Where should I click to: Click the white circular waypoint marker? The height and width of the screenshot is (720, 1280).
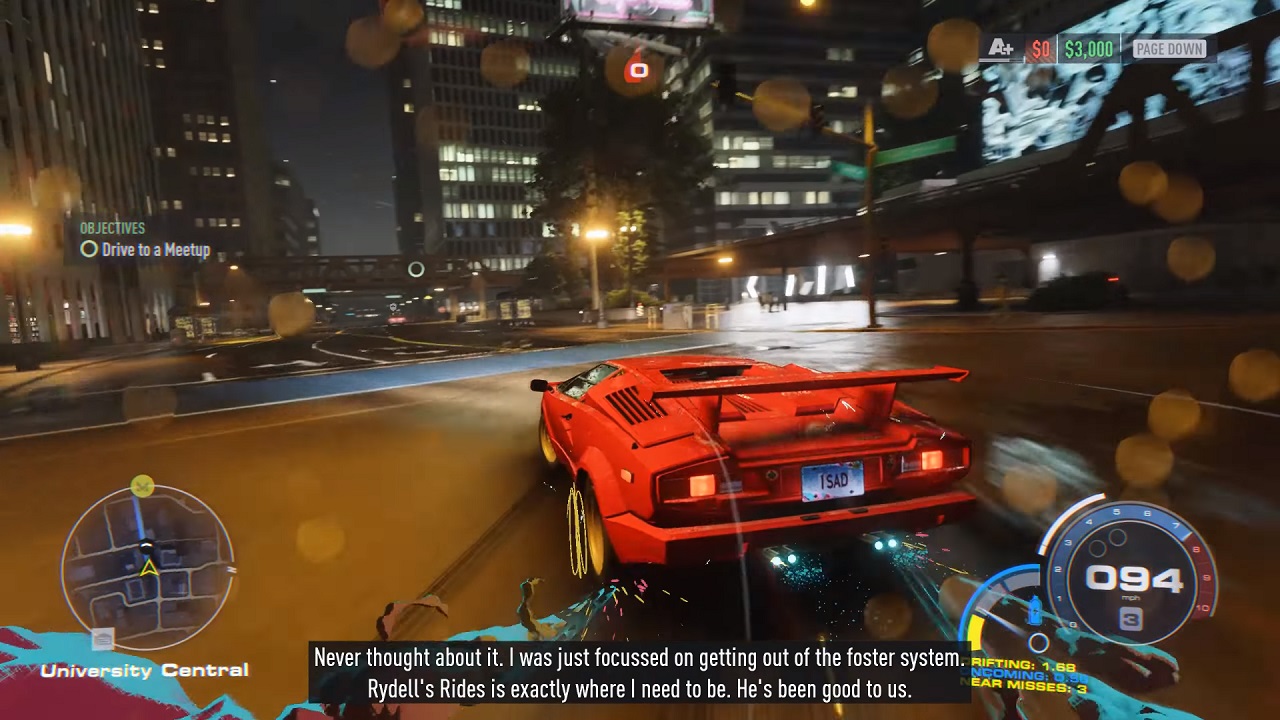pos(416,268)
